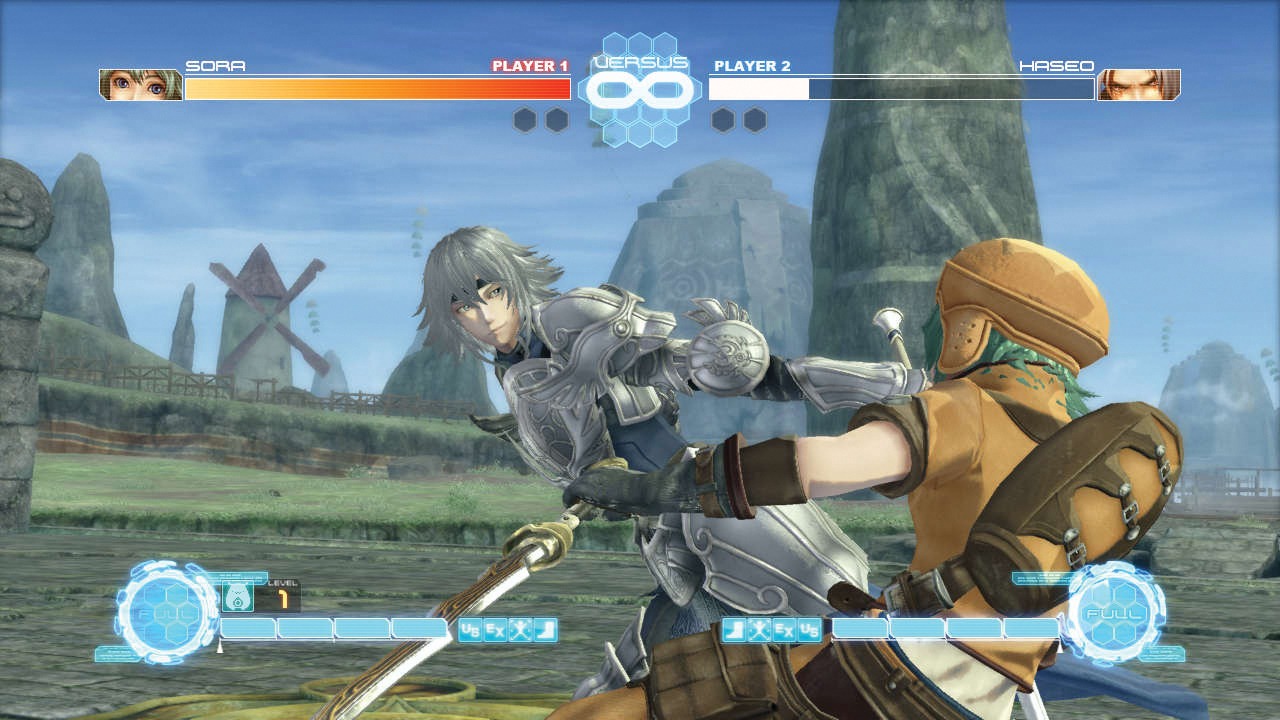The width and height of the screenshot is (1280, 720).
Task: Click Player 2's jumping figure icon
Action: click(x=759, y=630)
